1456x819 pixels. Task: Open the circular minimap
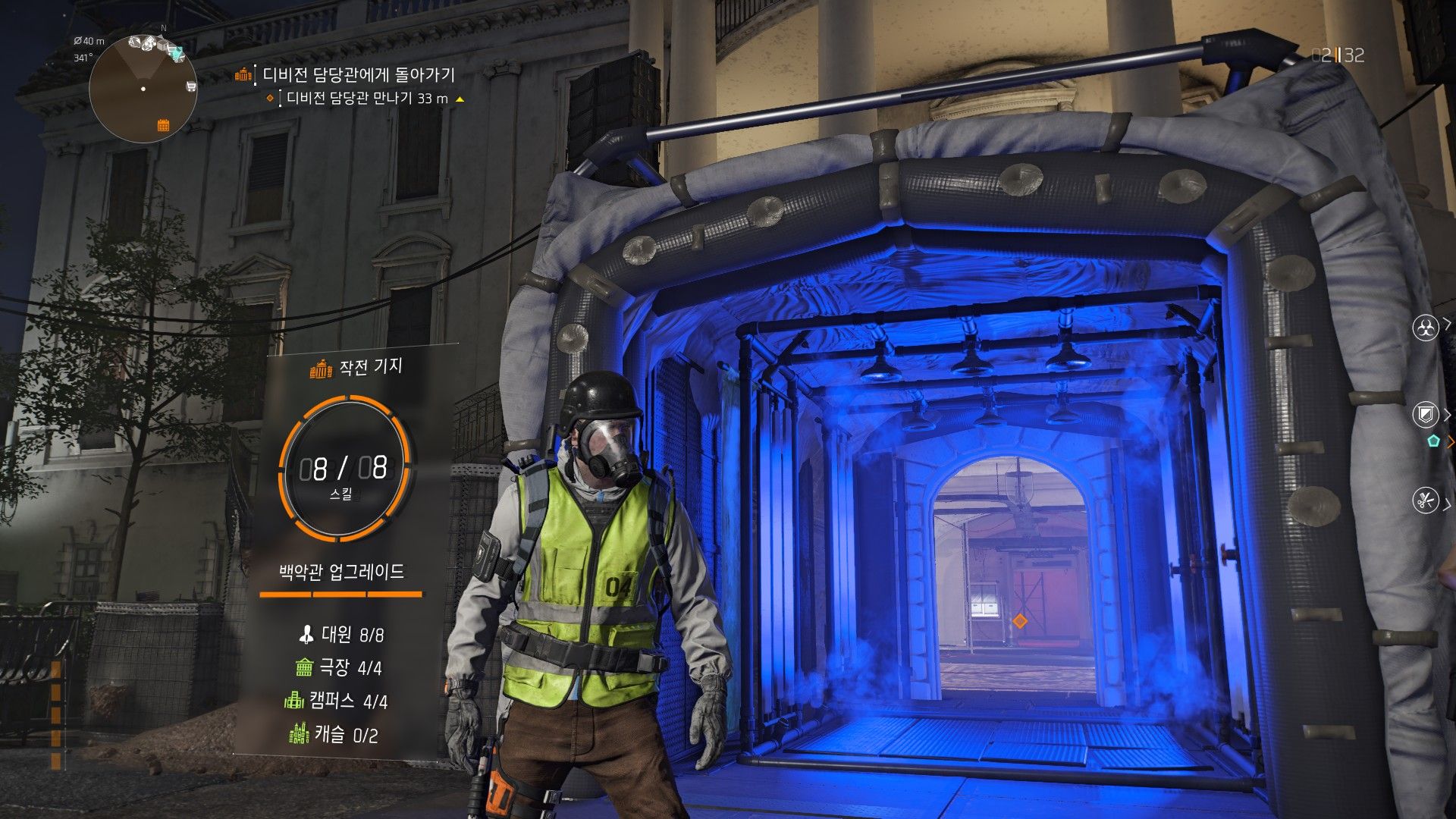pos(143,89)
